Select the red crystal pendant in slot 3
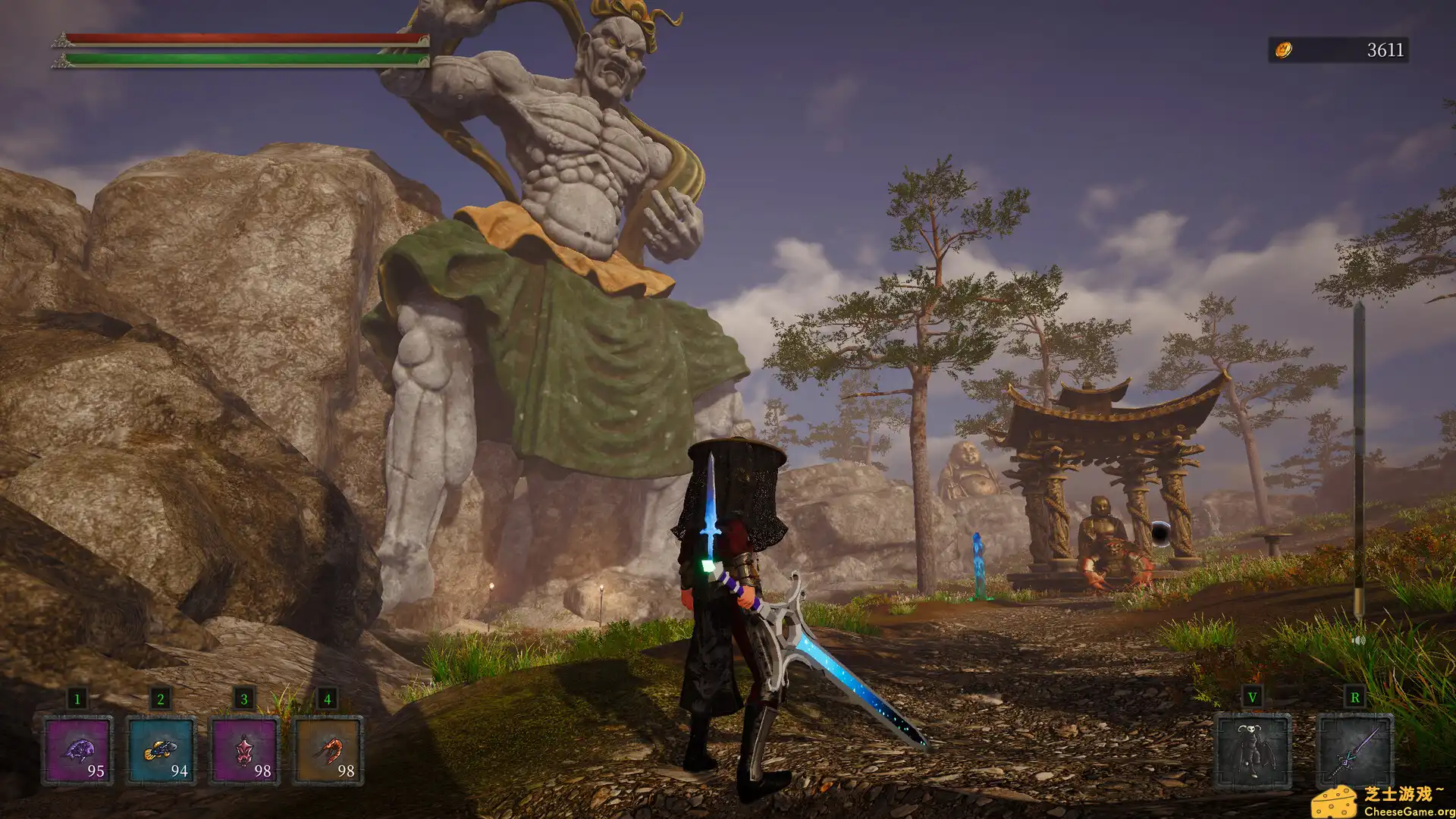Viewport: 1456px width, 819px height. coord(244,751)
